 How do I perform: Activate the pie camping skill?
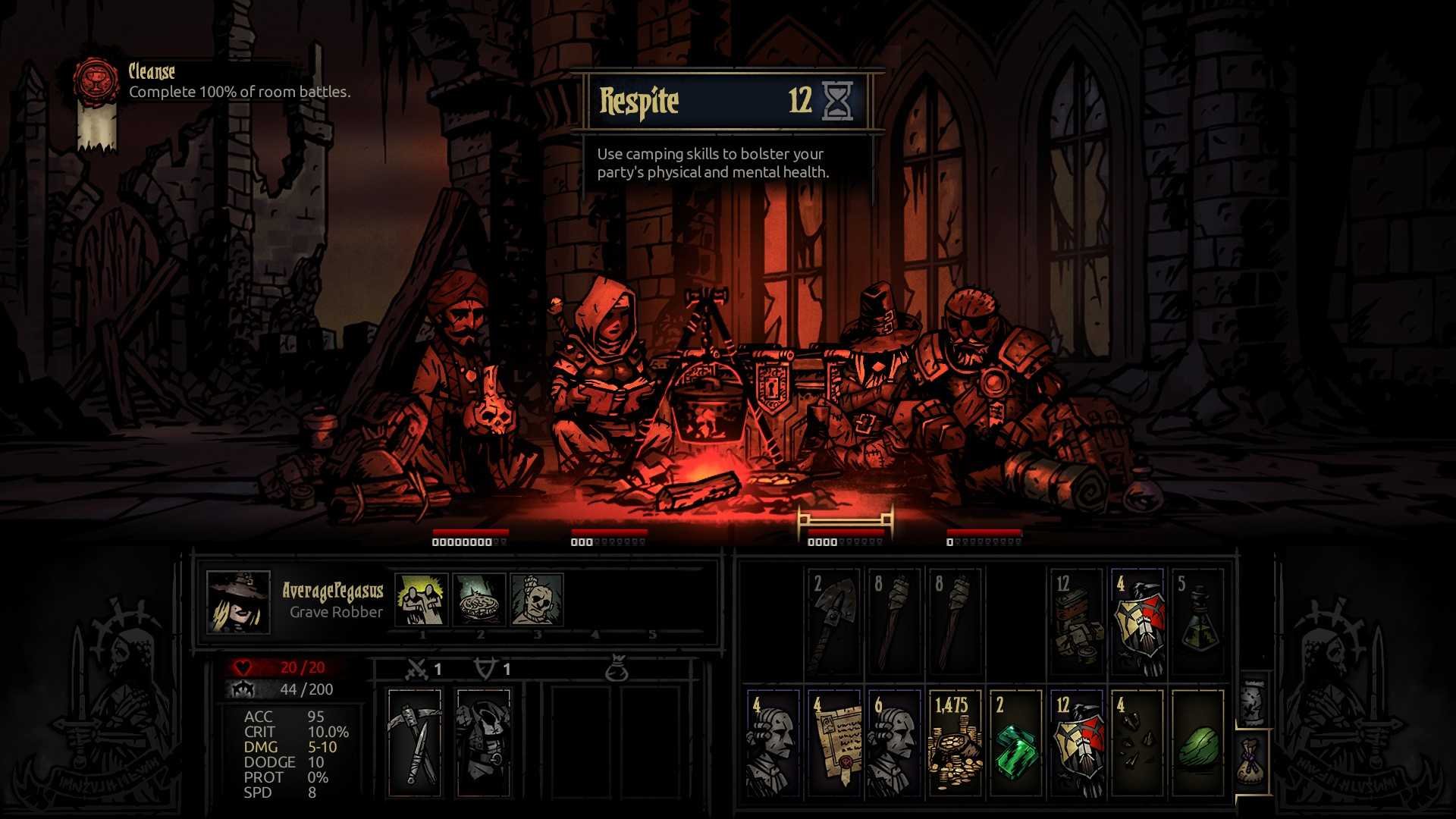click(479, 599)
